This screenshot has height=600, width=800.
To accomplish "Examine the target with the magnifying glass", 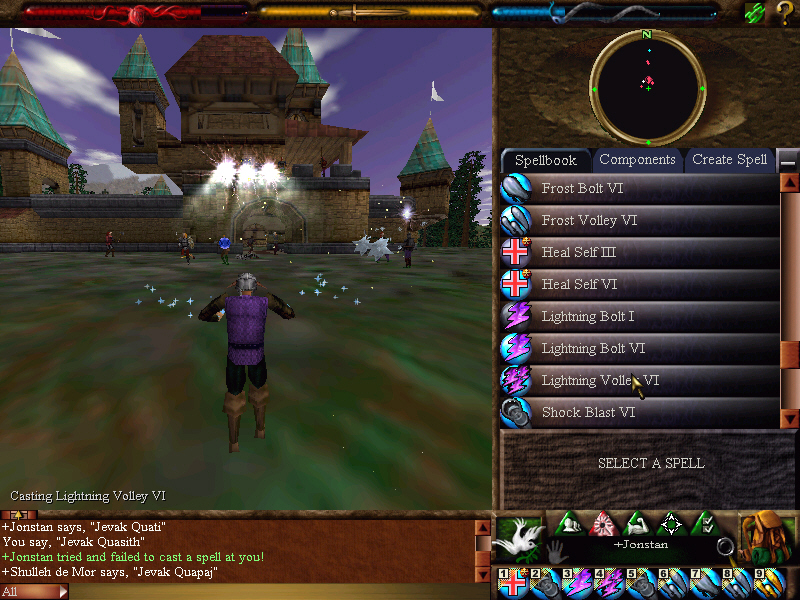I will [727, 546].
